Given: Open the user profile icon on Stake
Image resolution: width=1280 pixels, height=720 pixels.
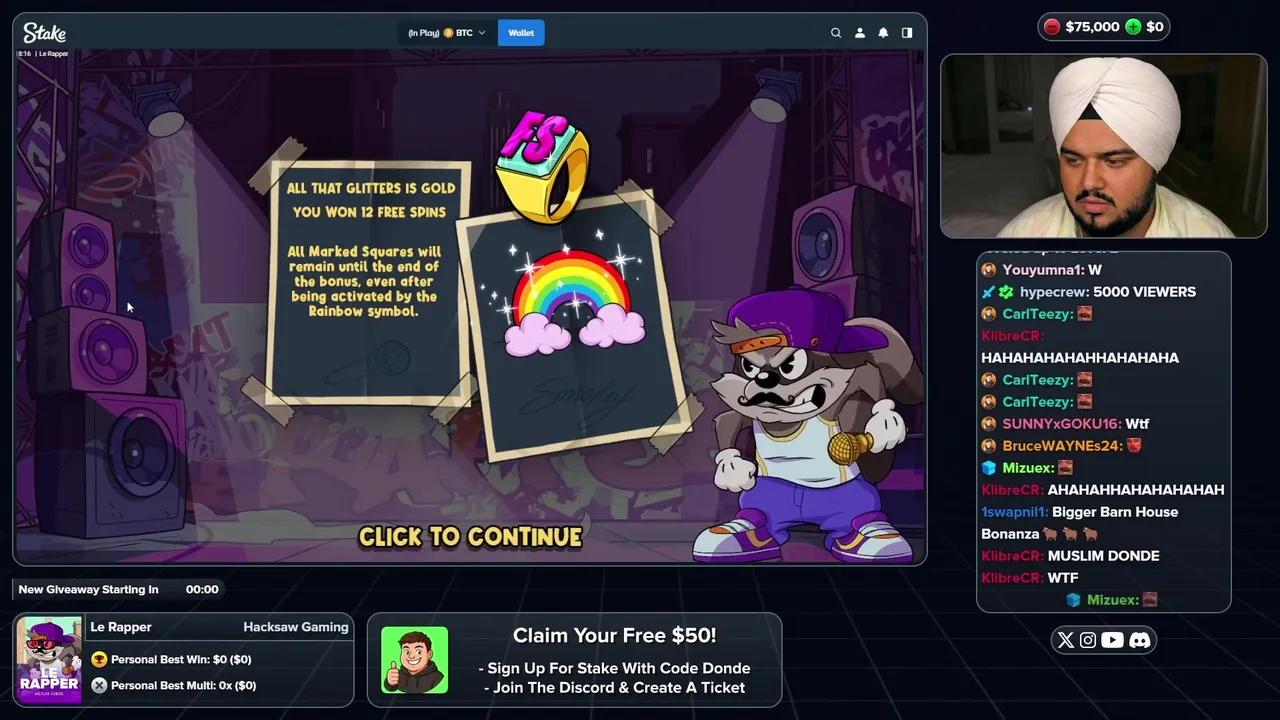Looking at the screenshot, I should click(x=859, y=32).
